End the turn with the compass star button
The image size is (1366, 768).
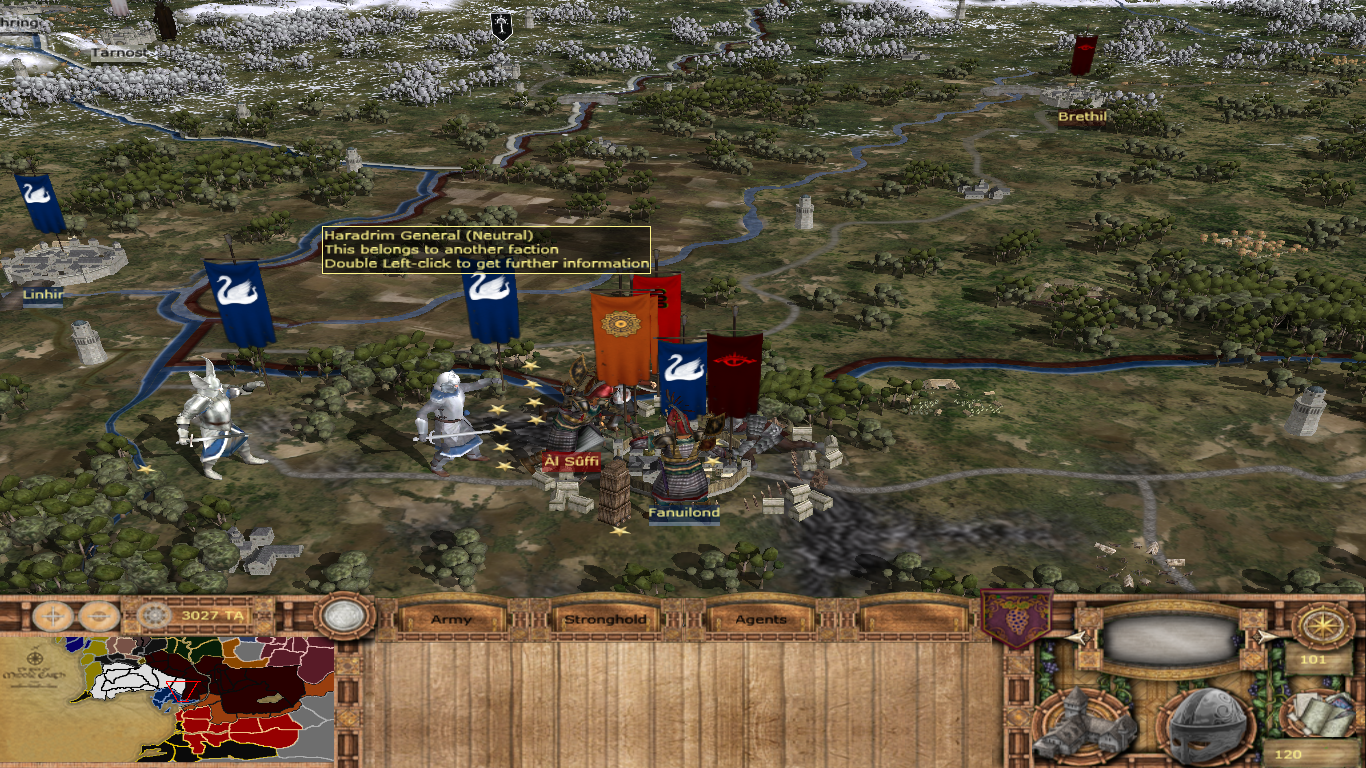pyautogui.click(x=1322, y=624)
